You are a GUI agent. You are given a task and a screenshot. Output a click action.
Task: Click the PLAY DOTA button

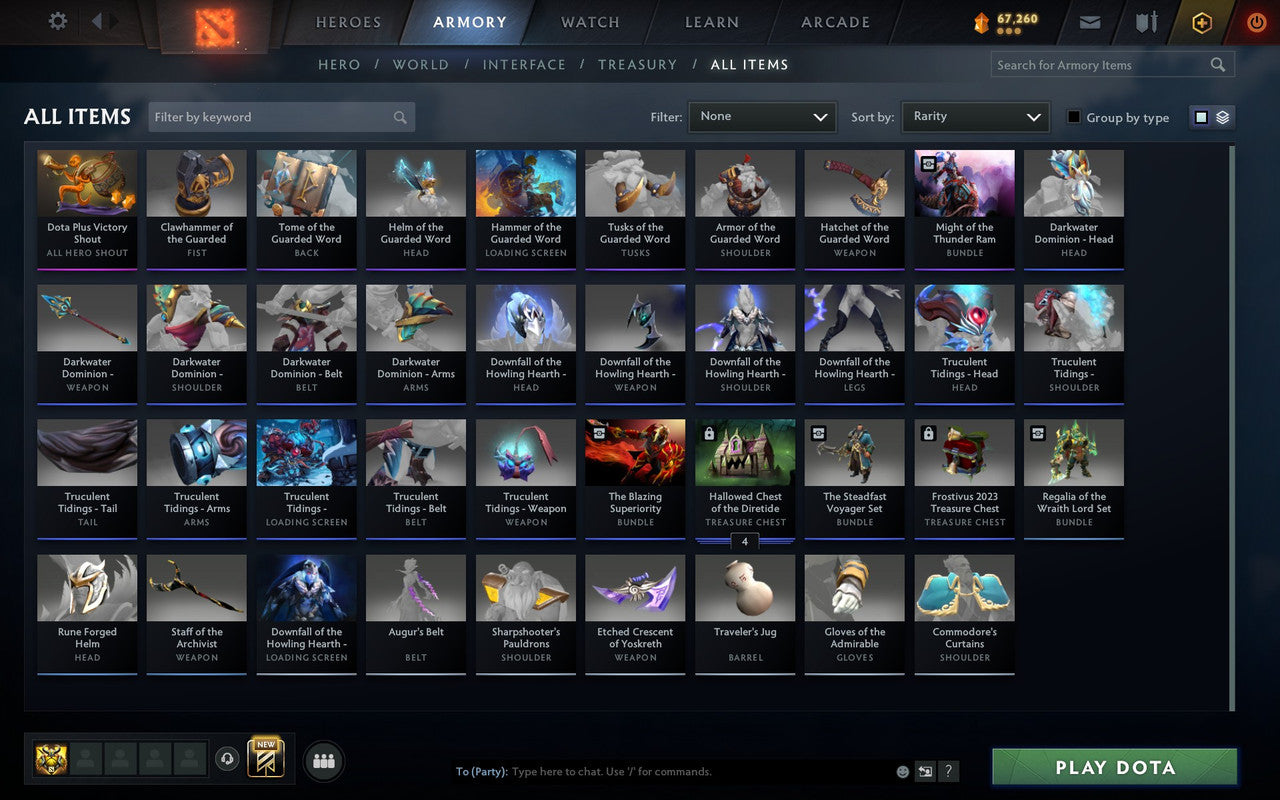1113,767
